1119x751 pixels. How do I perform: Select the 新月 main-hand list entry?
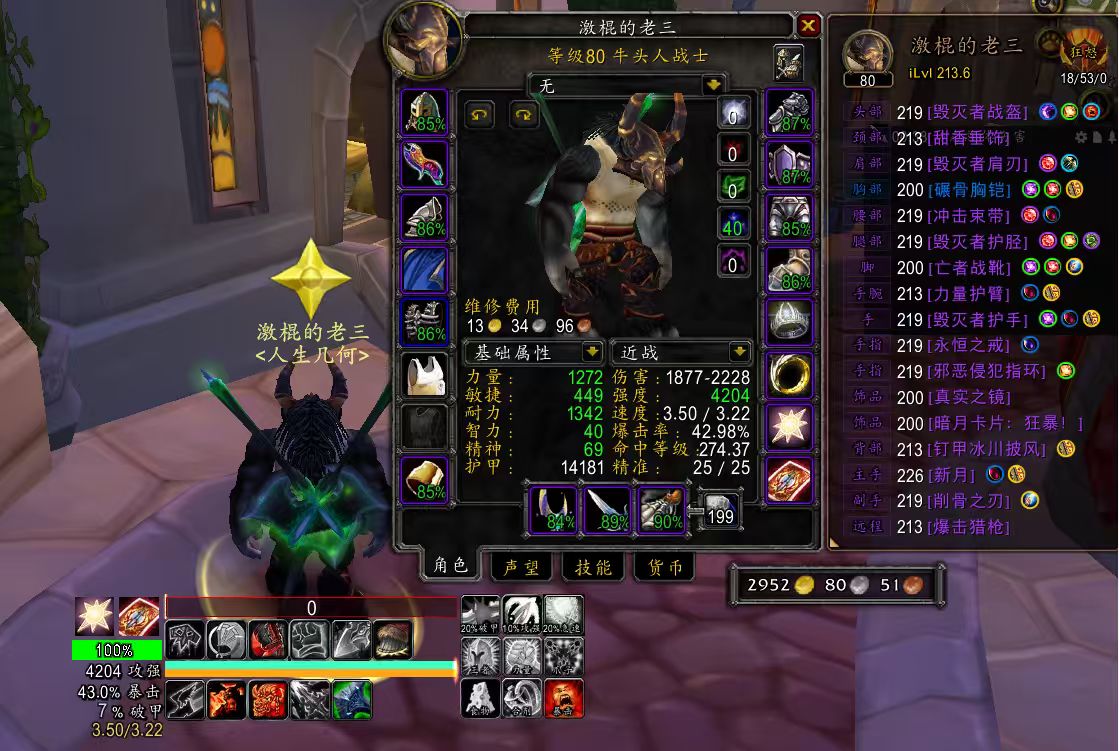point(952,474)
